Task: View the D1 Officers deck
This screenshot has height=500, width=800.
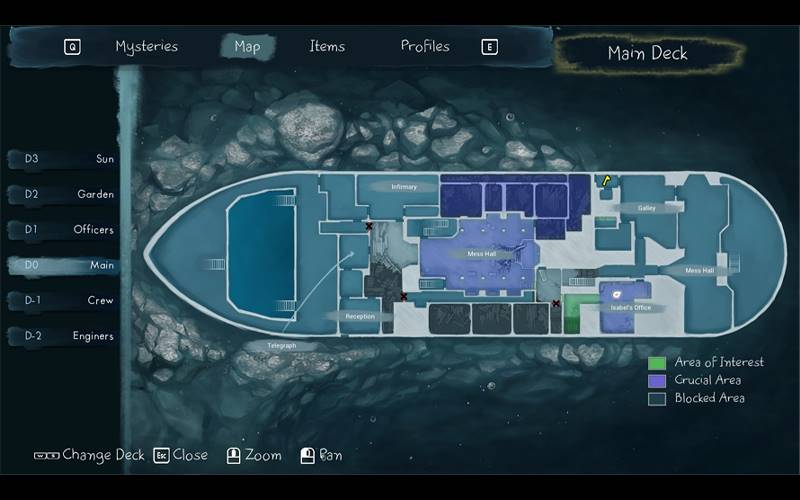Action: (x=62, y=230)
